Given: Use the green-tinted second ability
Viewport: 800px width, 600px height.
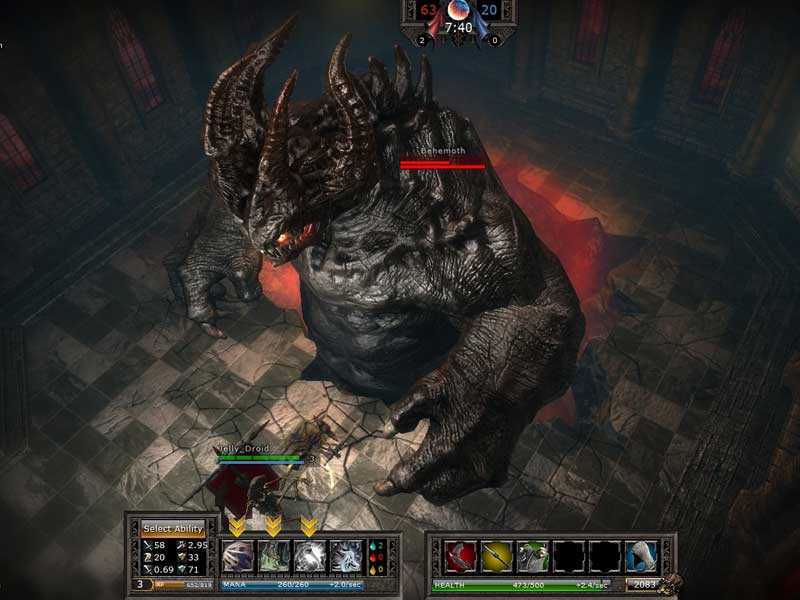Looking at the screenshot, I should point(274,555).
